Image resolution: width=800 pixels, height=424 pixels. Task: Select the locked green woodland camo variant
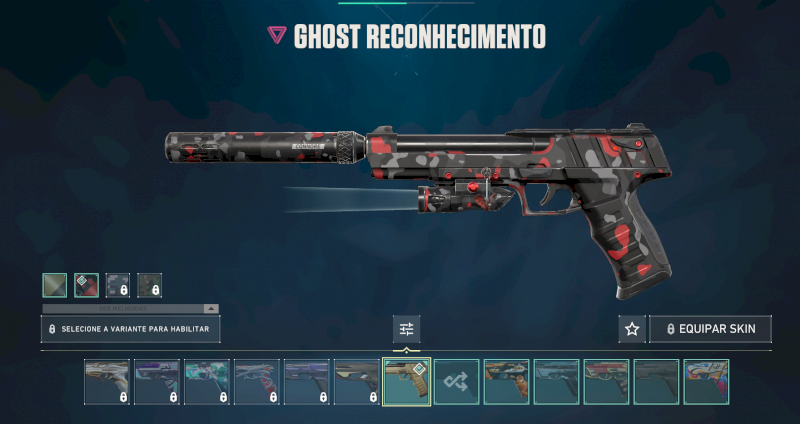click(x=149, y=285)
